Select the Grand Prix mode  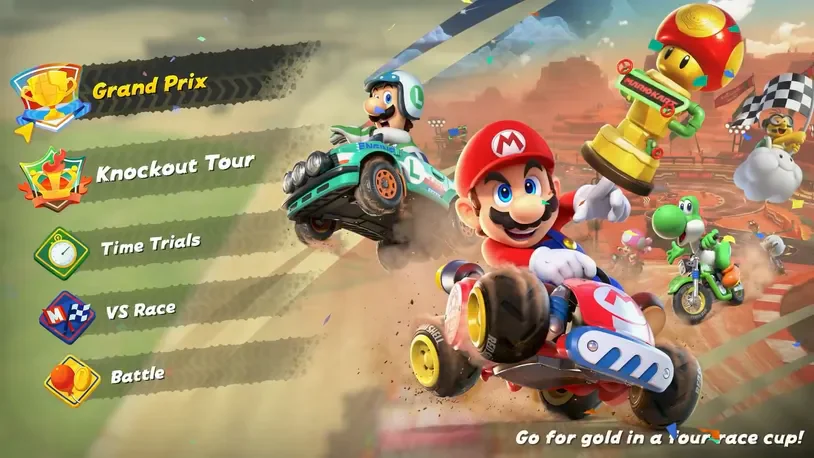150,87
